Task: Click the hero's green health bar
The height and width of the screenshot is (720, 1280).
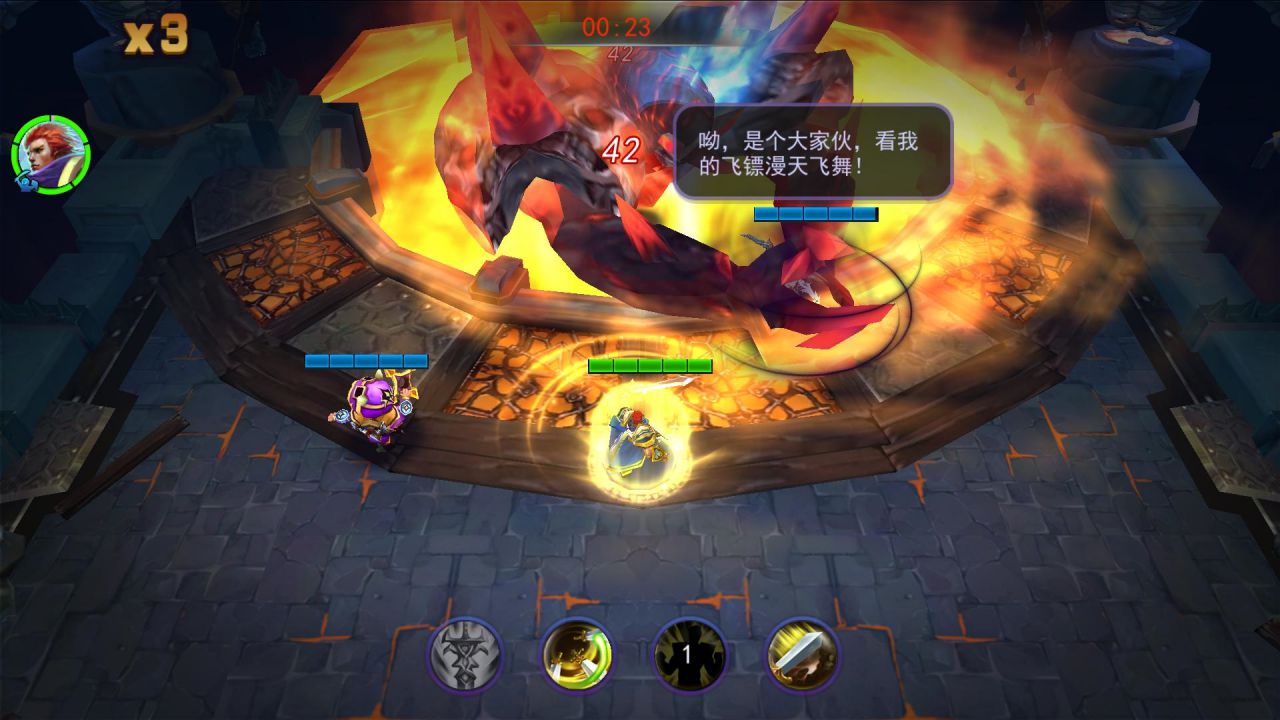Action: [x=649, y=365]
